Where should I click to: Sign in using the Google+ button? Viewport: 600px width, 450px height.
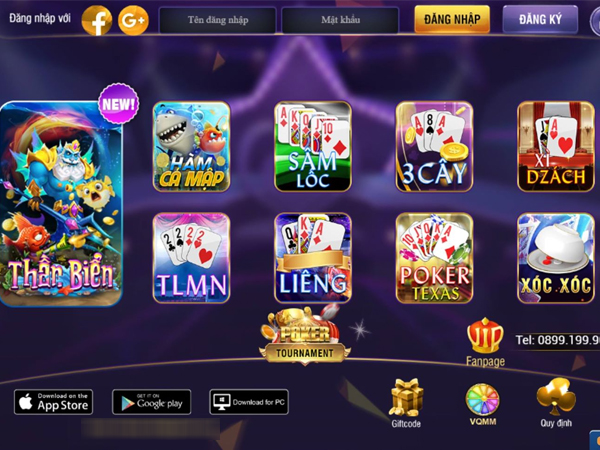[x=133, y=20]
